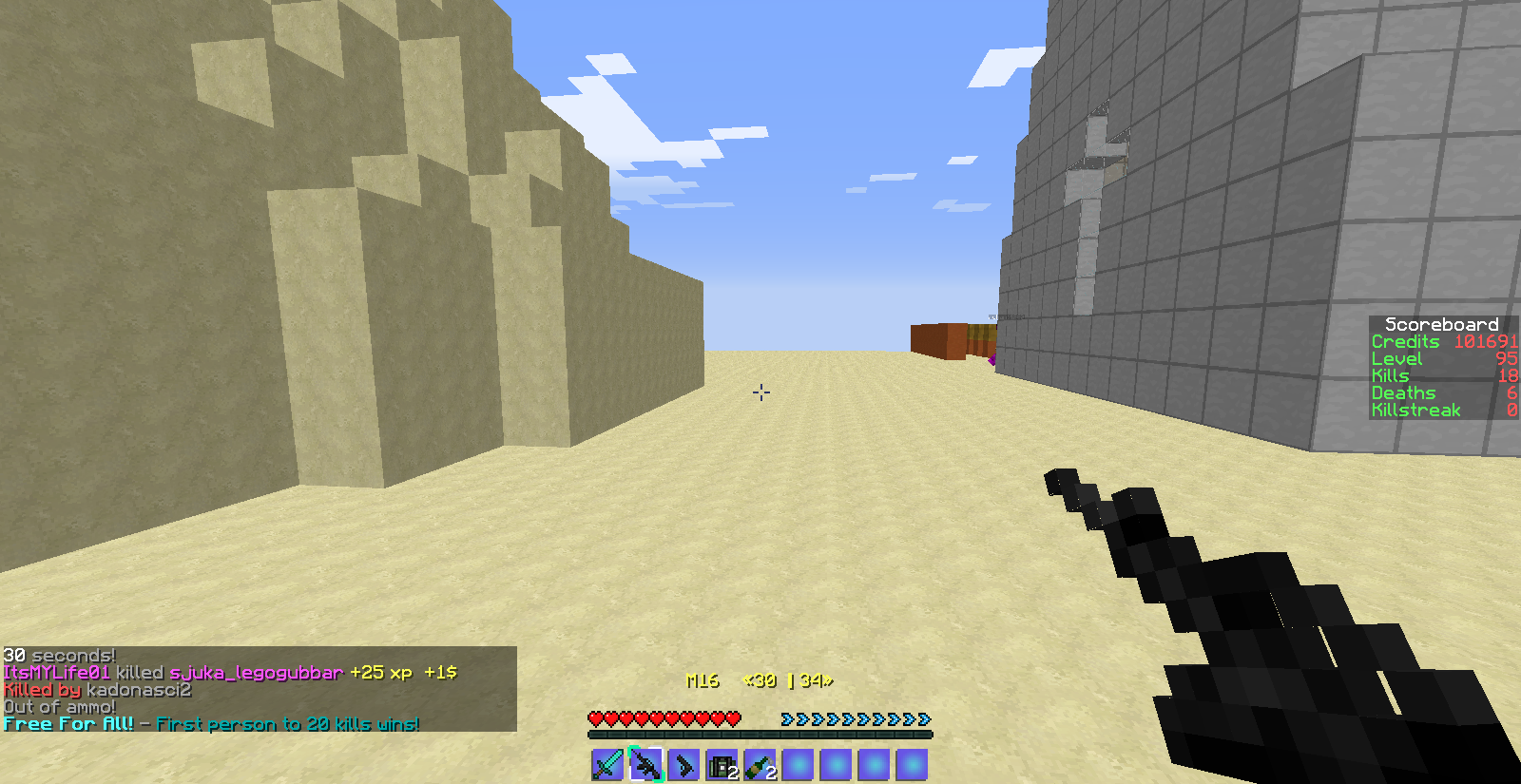Choose the black boomerang-shaped item slot
Image resolution: width=1521 pixels, height=784 pixels.
click(x=683, y=765)
